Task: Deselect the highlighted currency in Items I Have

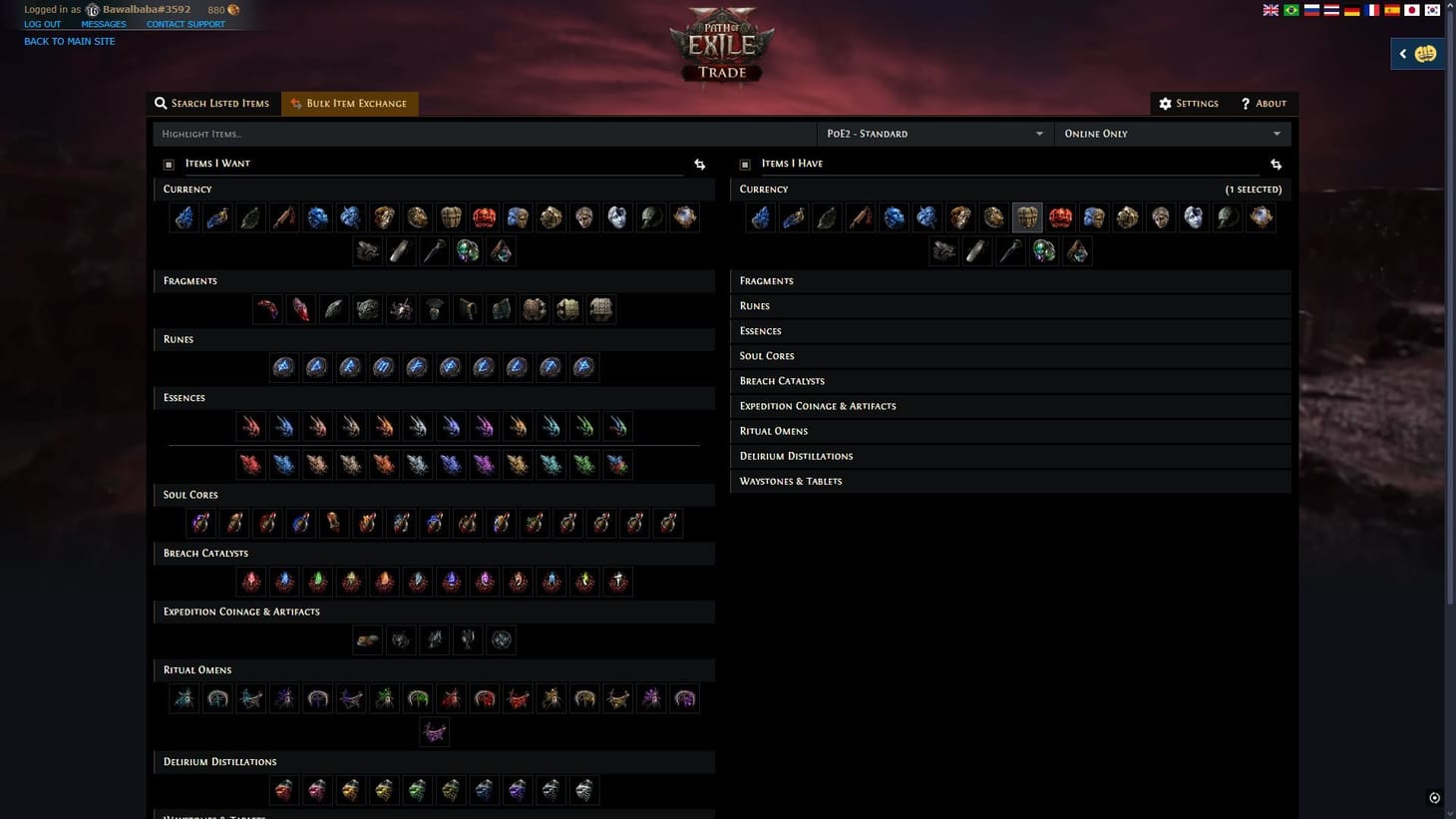Action: (1026, 217)
